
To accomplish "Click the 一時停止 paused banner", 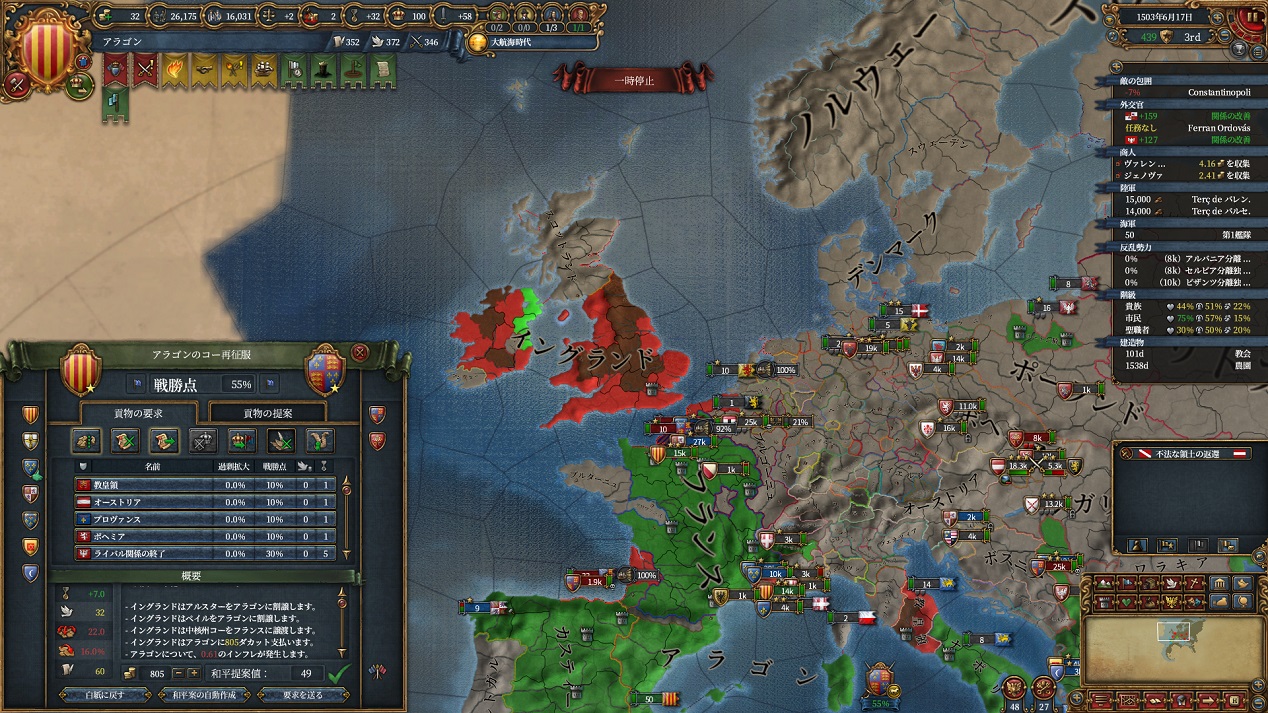I will click(x=633, y=81).
